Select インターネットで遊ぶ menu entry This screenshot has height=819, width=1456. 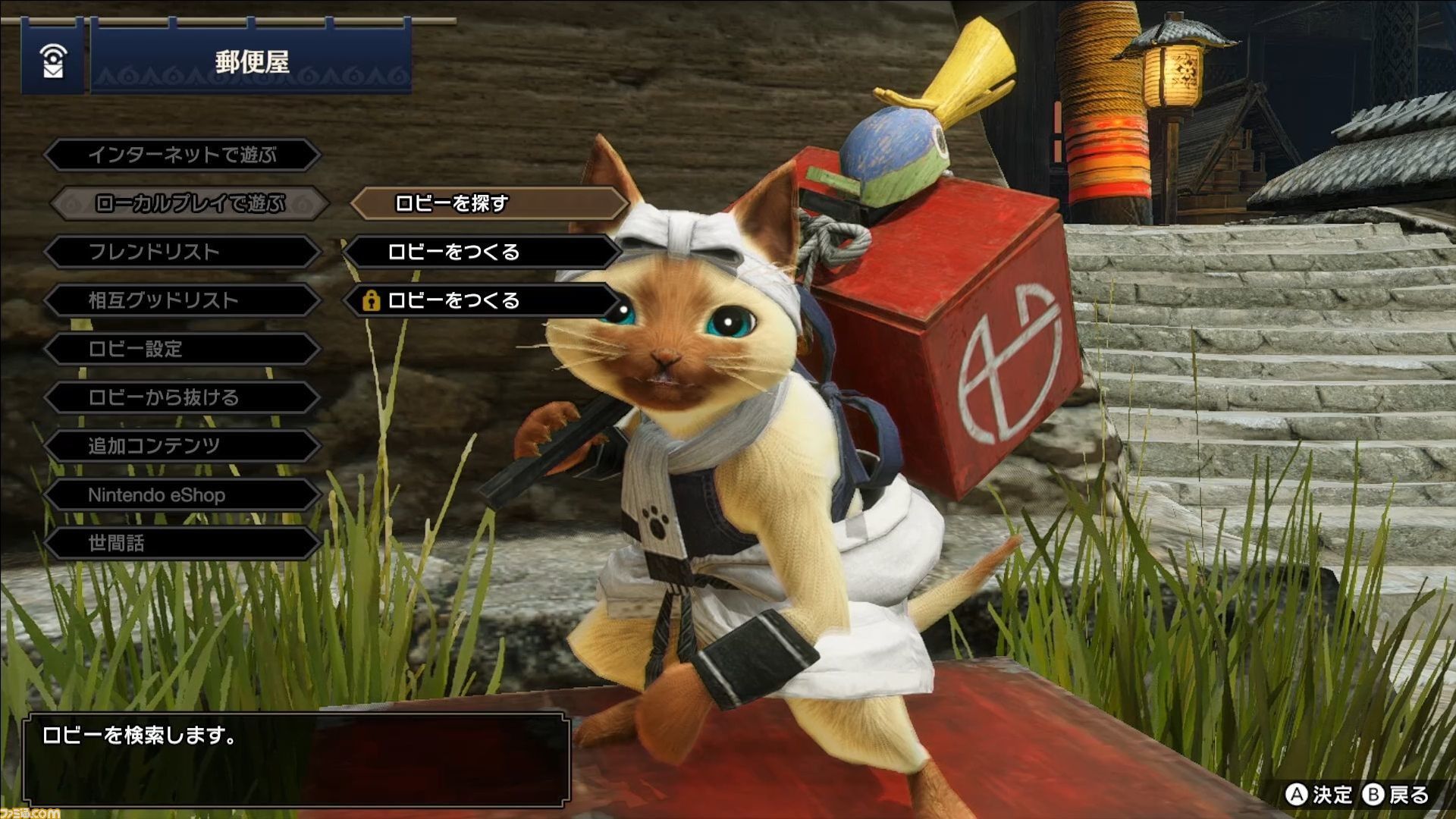point(182,155)
